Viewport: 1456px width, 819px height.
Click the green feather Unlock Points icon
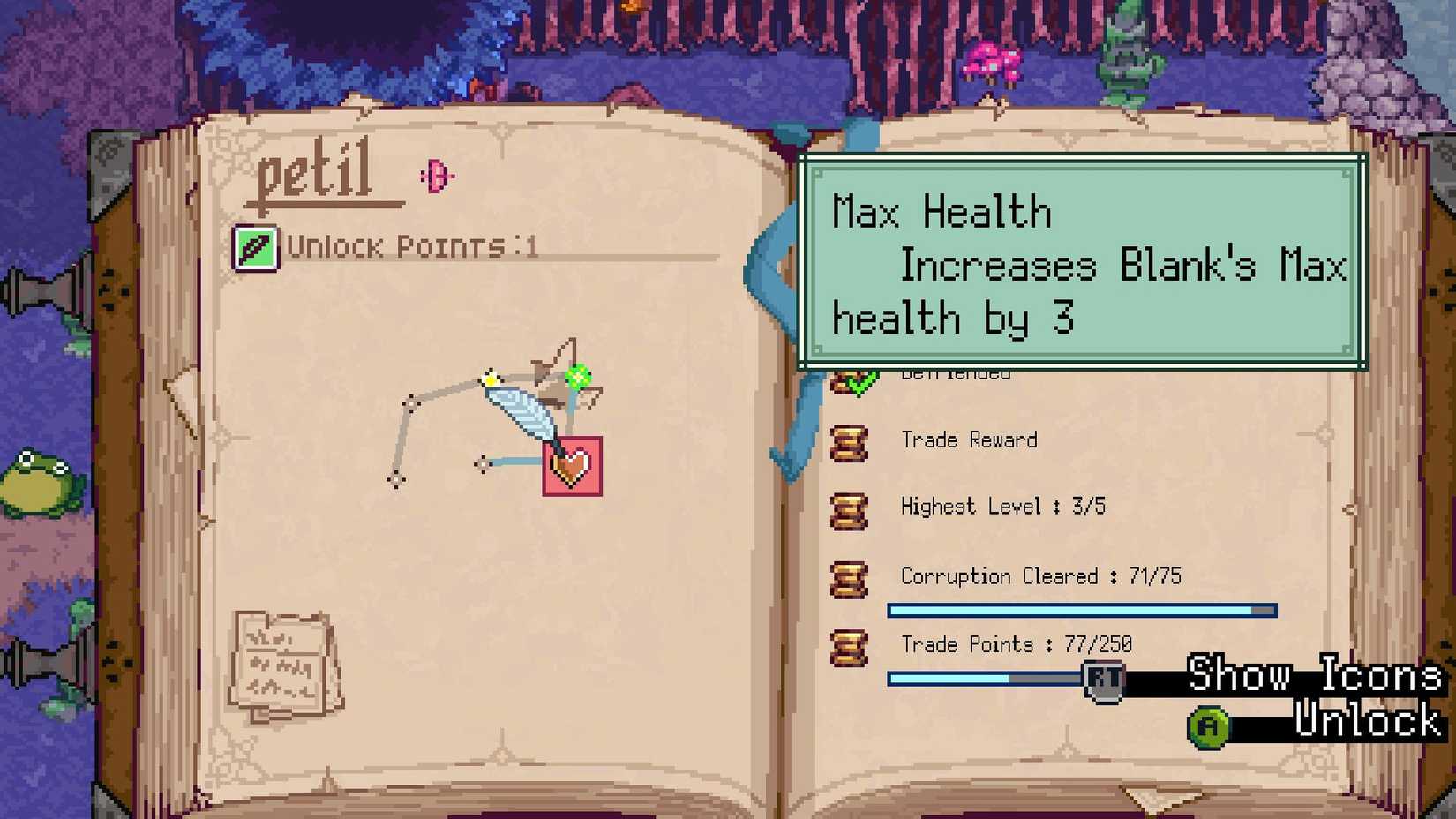[256, 248]
